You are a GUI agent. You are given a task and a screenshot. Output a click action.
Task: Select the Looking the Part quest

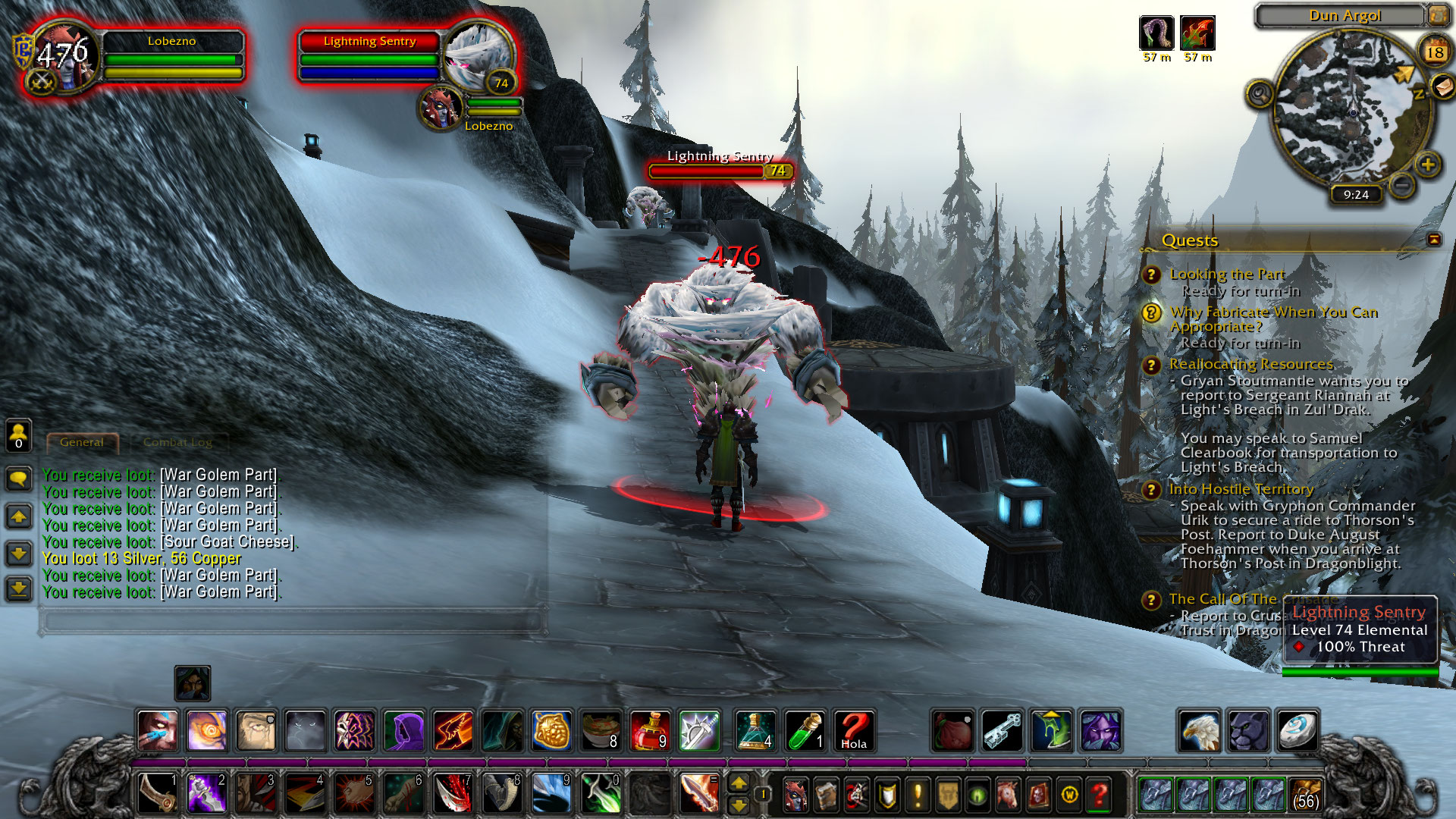click(1226, 274)
